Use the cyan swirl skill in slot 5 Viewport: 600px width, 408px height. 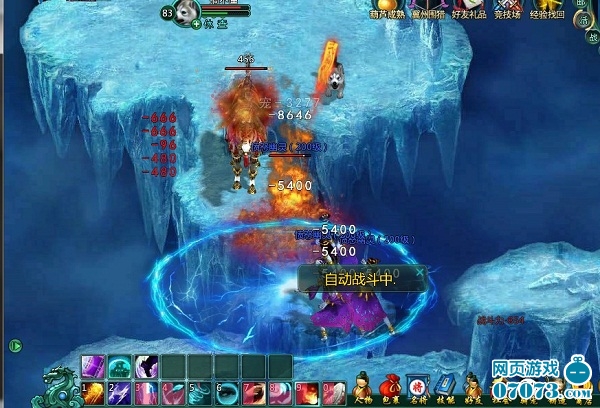(x=200, y=394)
